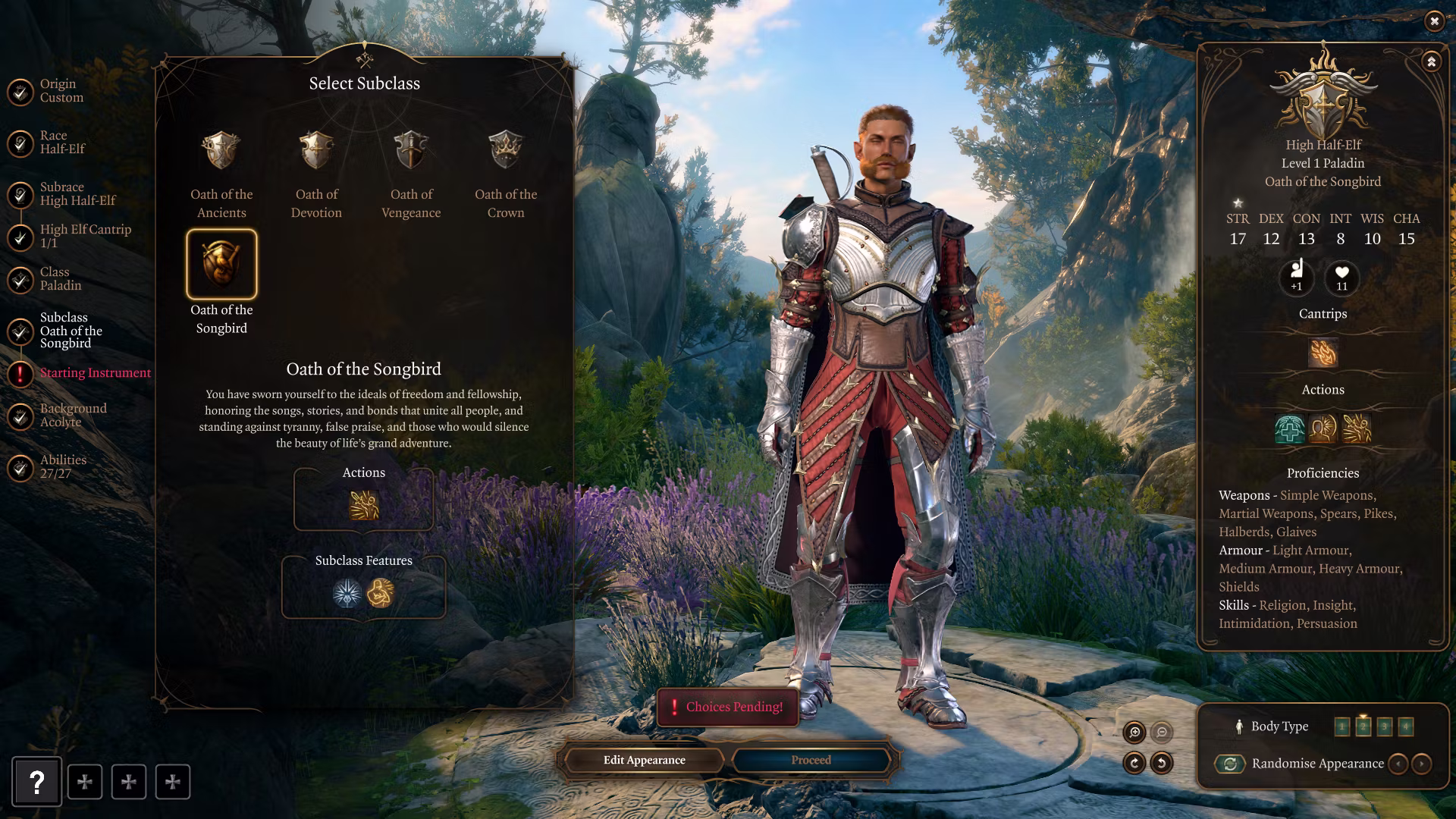
Task: Zoom in on the character with magnifier
Action: 1134,732
